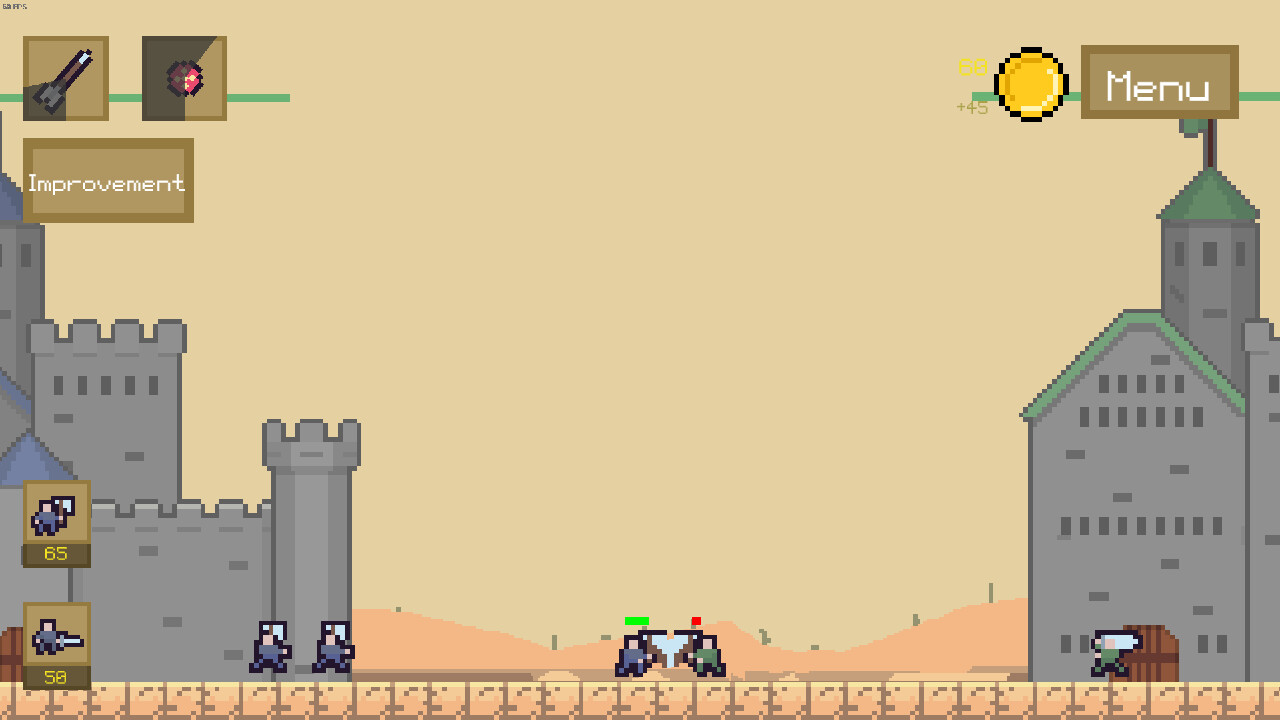Click the green health bar above the allied unit

click(x=639, y=621)
